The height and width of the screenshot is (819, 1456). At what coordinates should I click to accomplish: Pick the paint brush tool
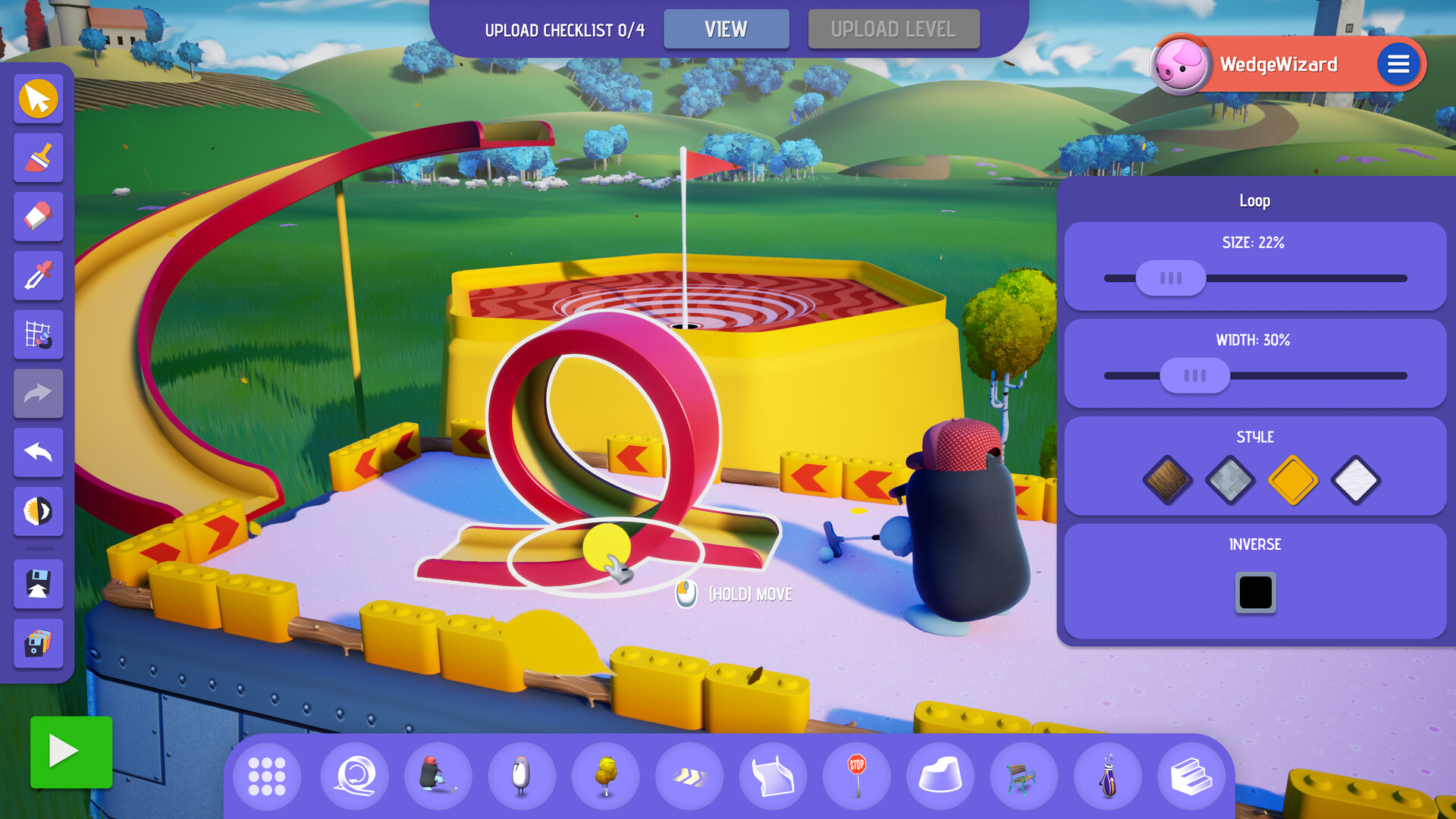click(38, 158)
